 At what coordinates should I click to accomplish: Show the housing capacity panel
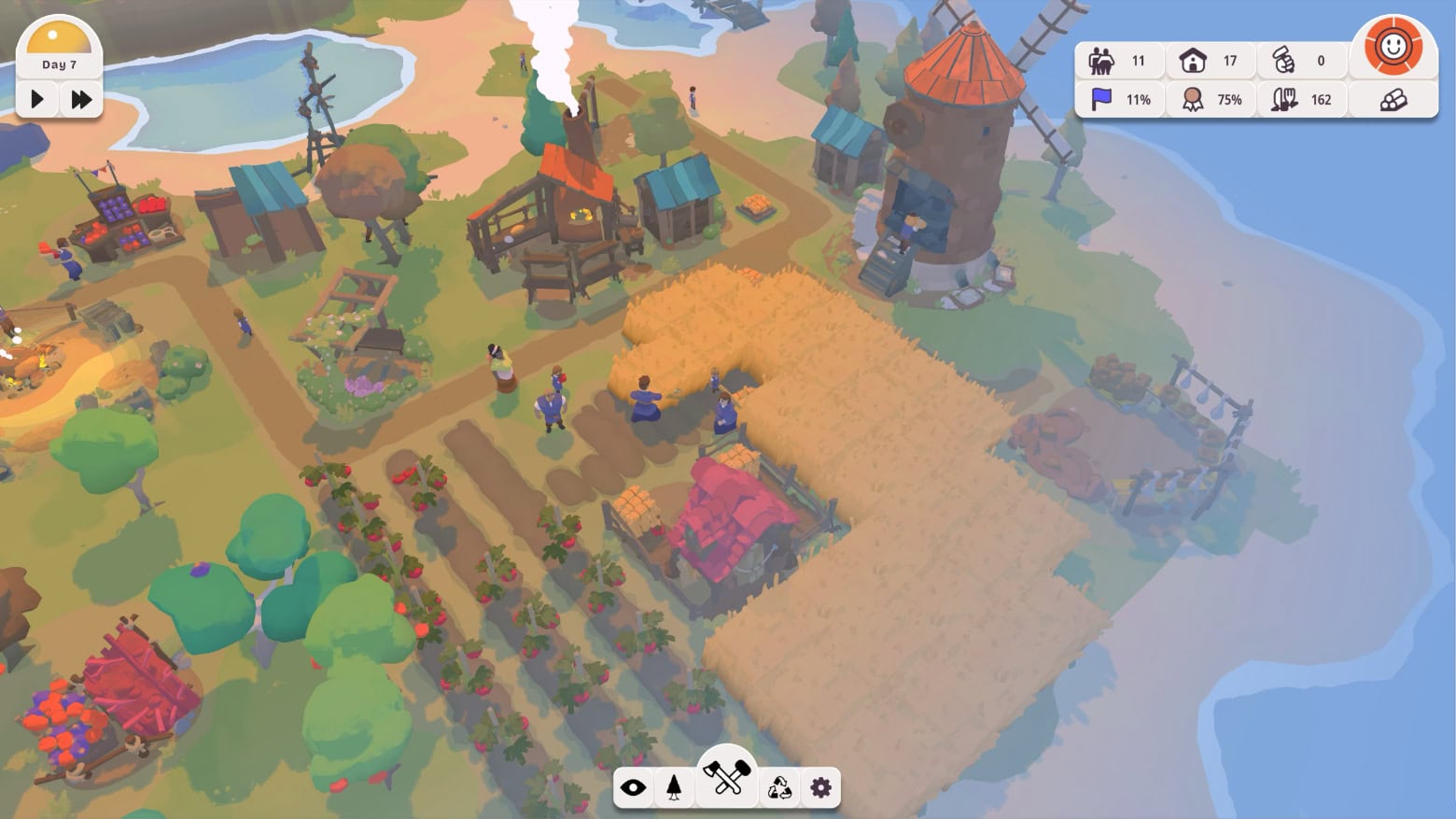(x=1211, y=62)
